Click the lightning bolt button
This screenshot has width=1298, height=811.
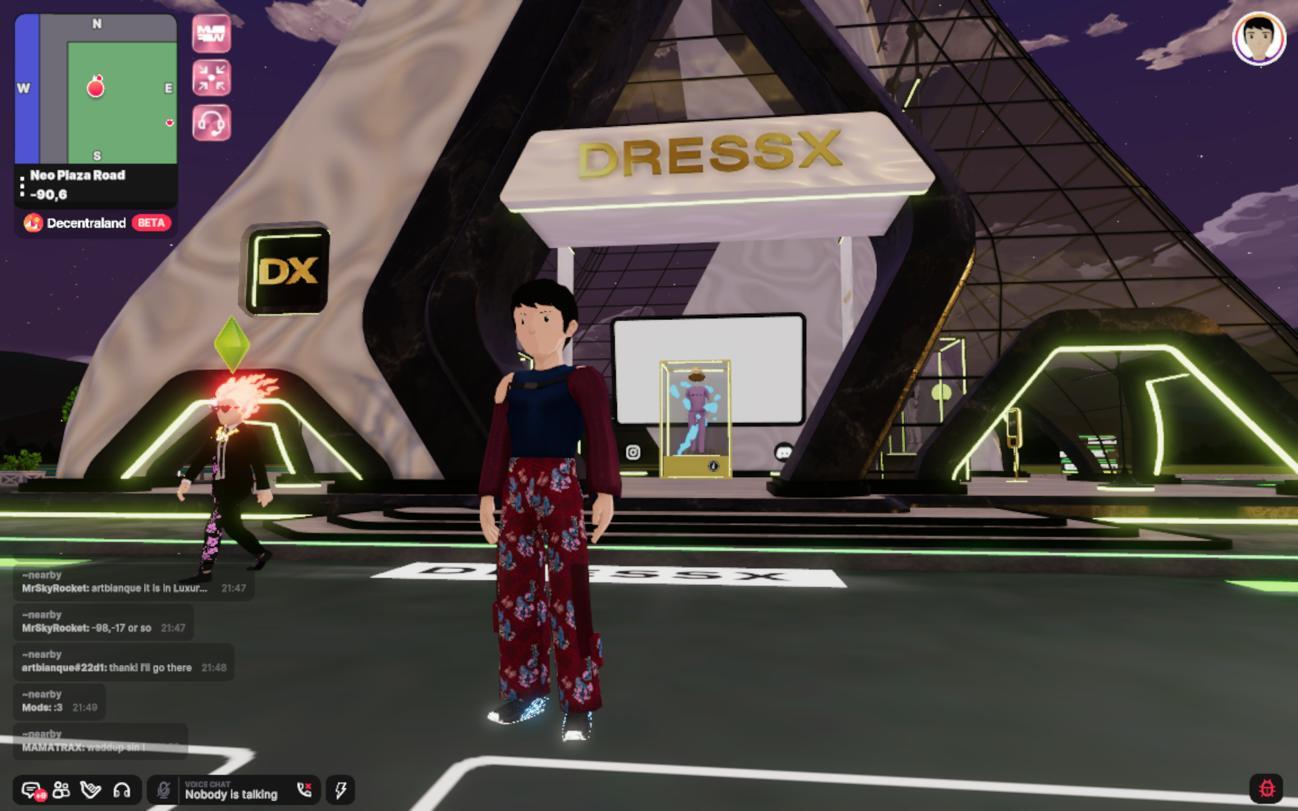coord(340,790)
